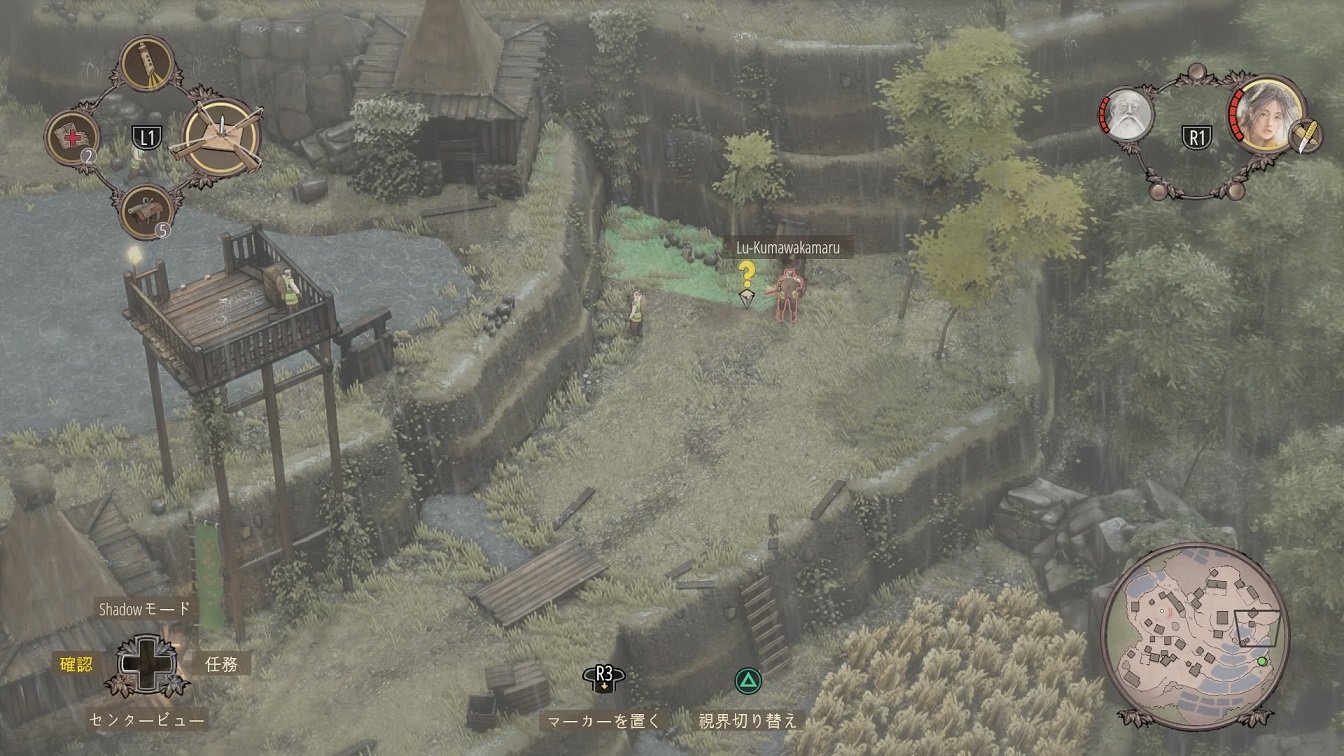Select the firework rocket skill icon

tap(146, 64)
